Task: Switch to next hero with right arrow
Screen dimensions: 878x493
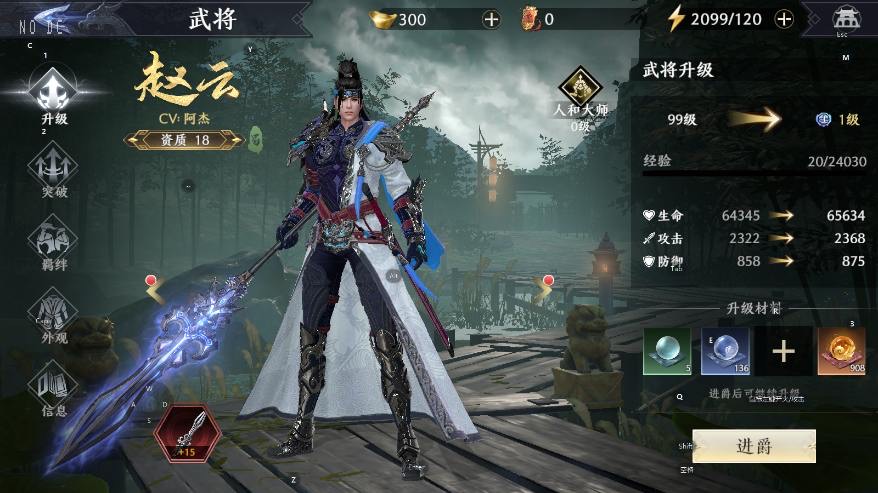Action: [x=543, y=291]
